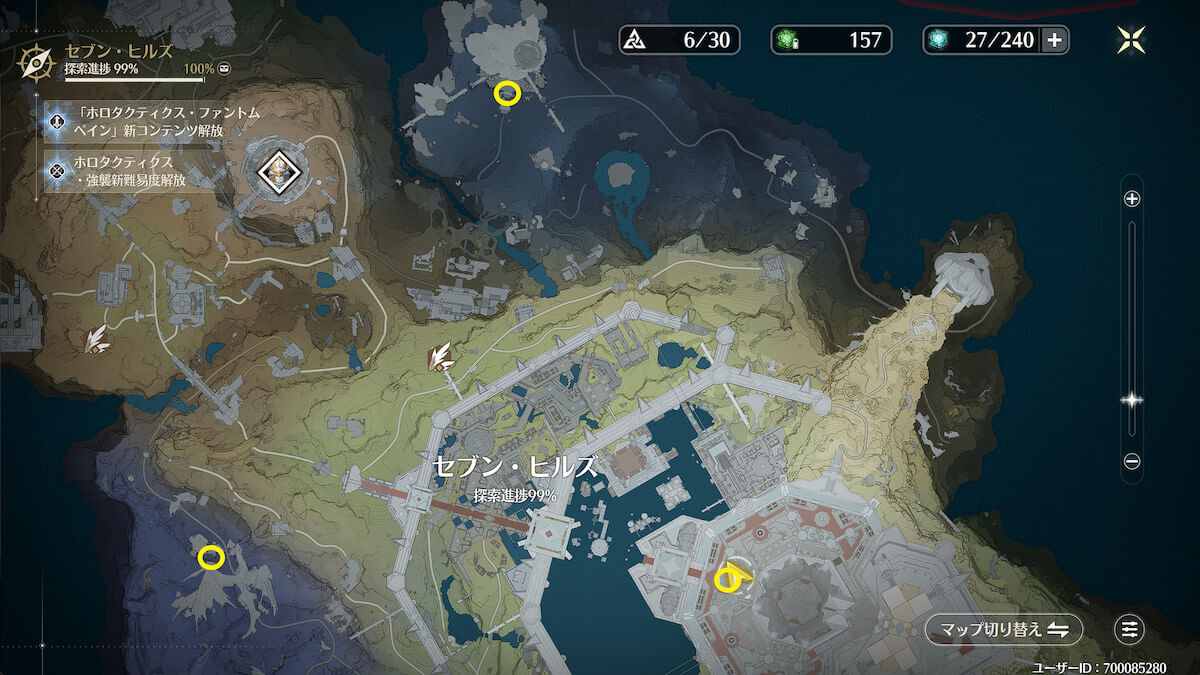Screen dimensions: 1200x675
Task: Zoom out on the map
Action: pyautogui.click(x=1132, y=461)
